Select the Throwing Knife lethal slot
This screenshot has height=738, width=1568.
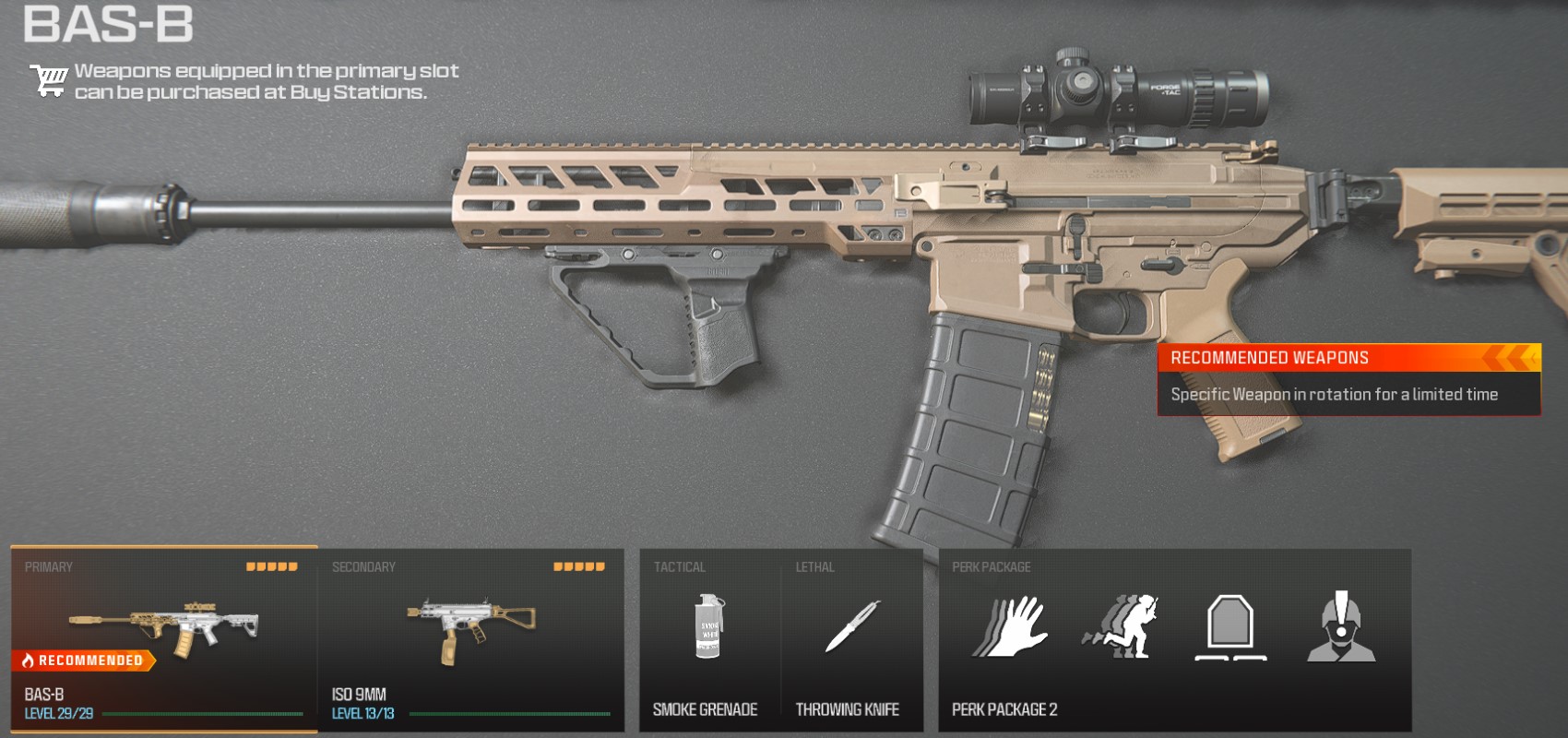pos(850,639)
